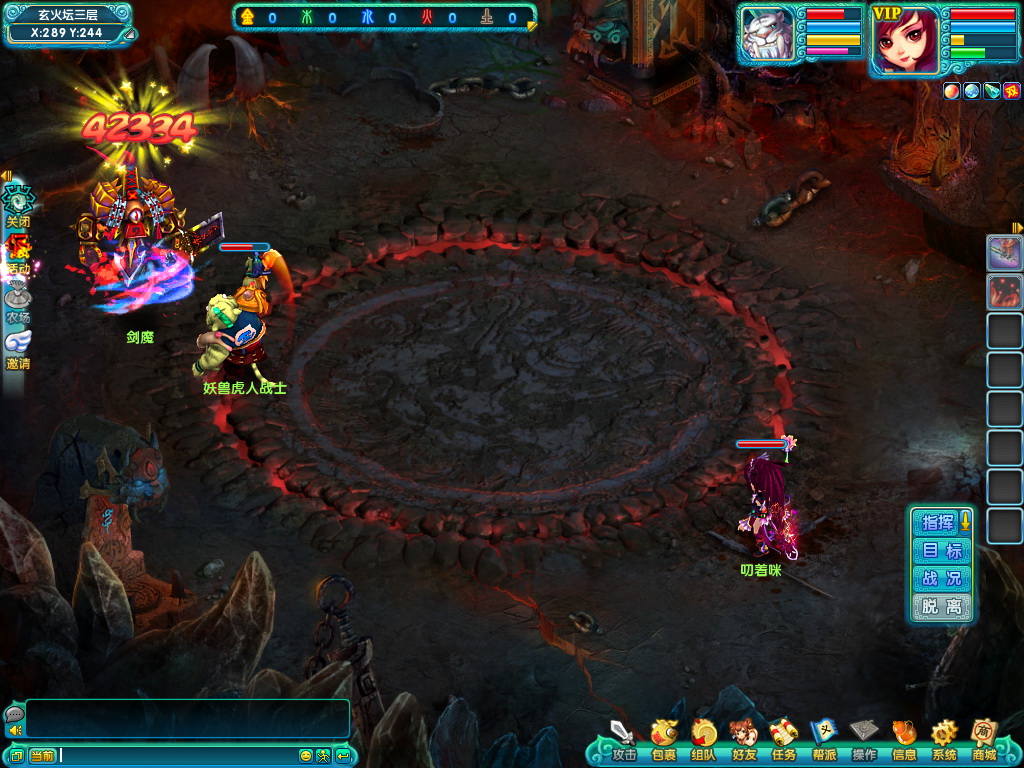Open the 组队 team menu
The height and width of the screenshot is (768, 1024).
pos(703,737)
